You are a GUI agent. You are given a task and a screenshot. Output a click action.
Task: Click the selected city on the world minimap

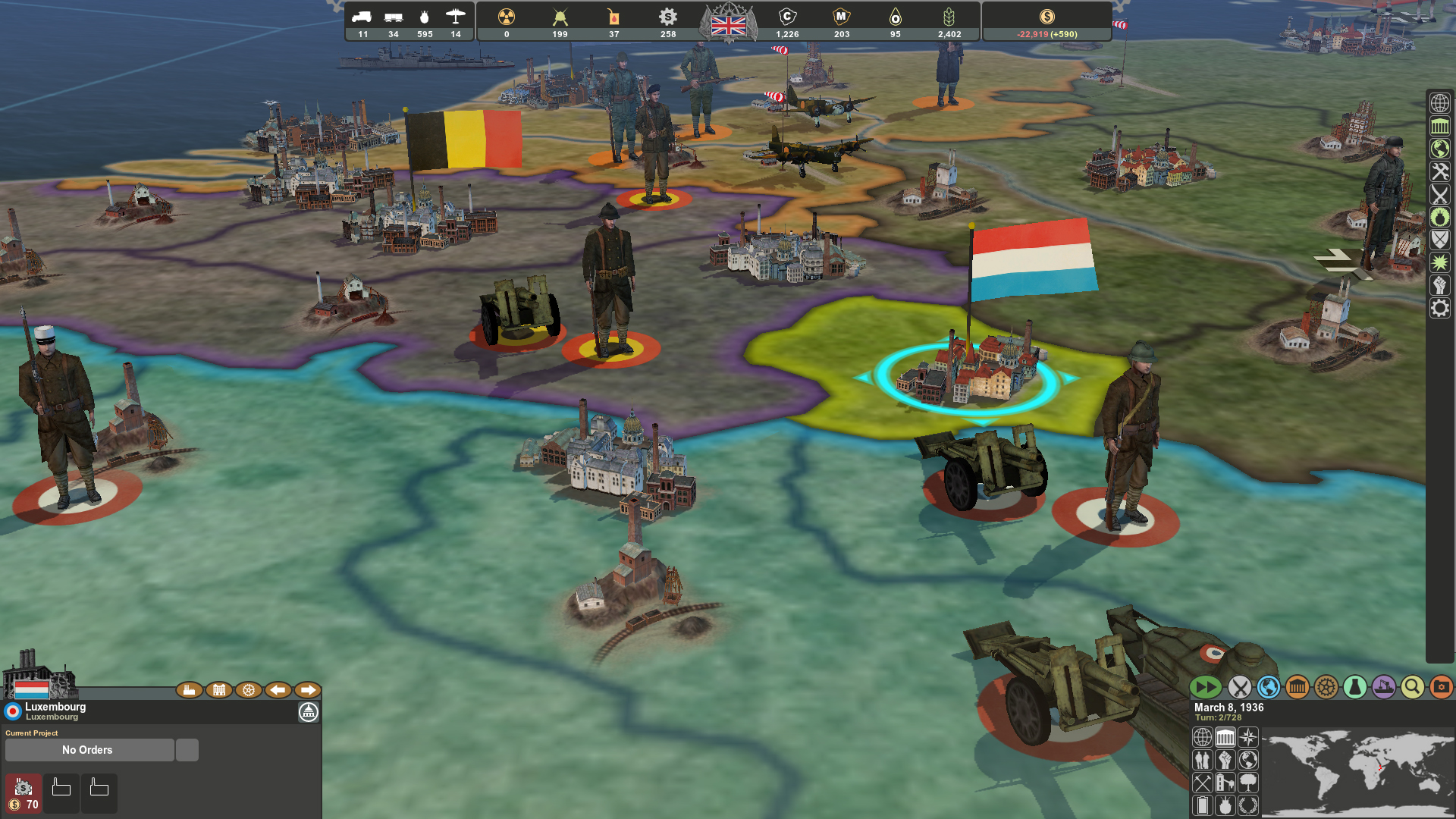(x=1380, y=767)
